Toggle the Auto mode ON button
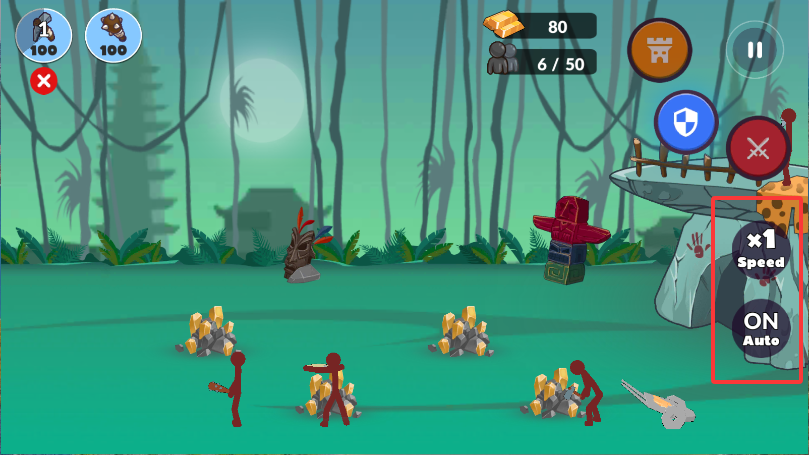 [x=761, y=328]
